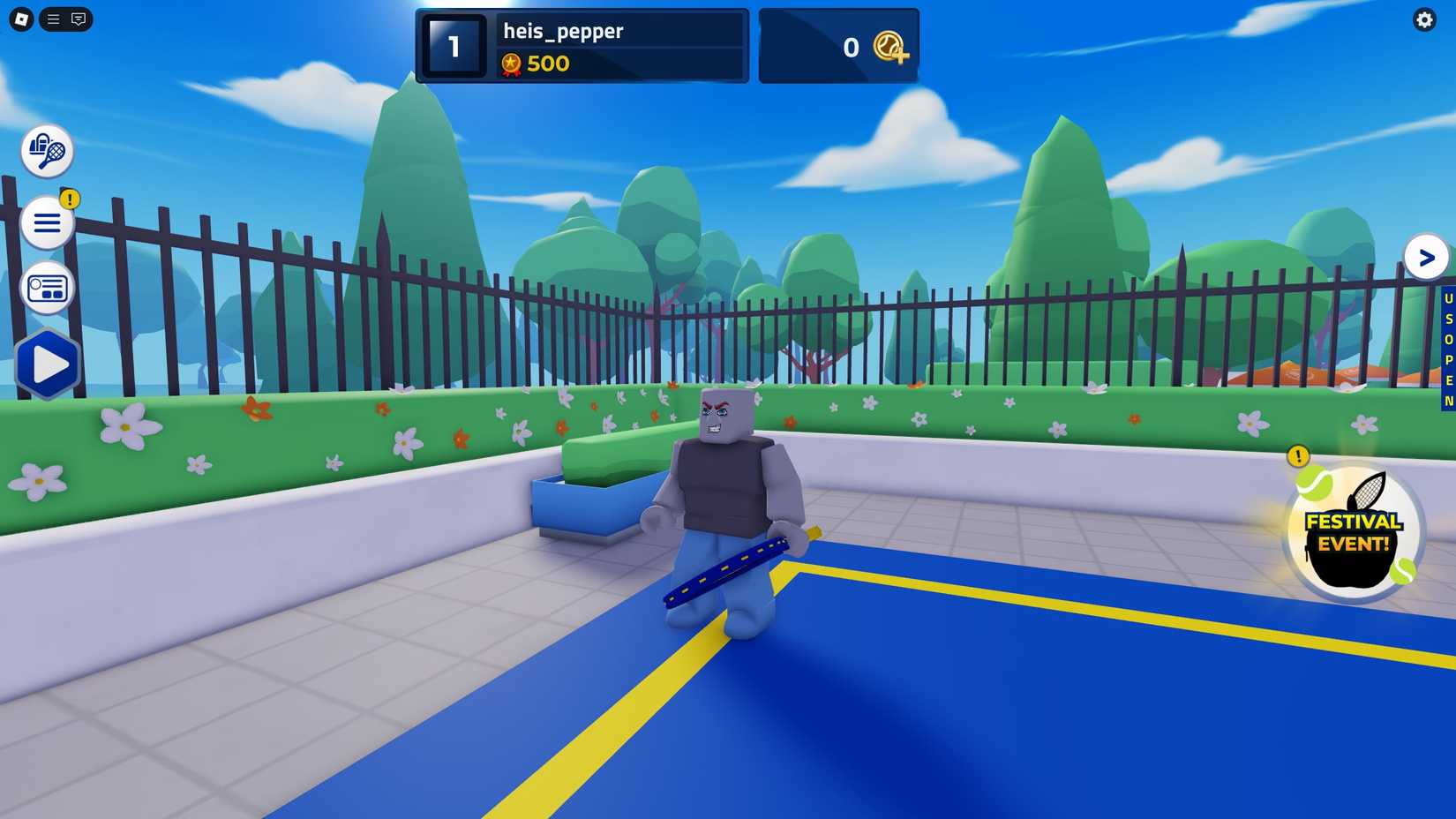
Task: Open the tennis racket inventory icon
Action: click(48, 151)
